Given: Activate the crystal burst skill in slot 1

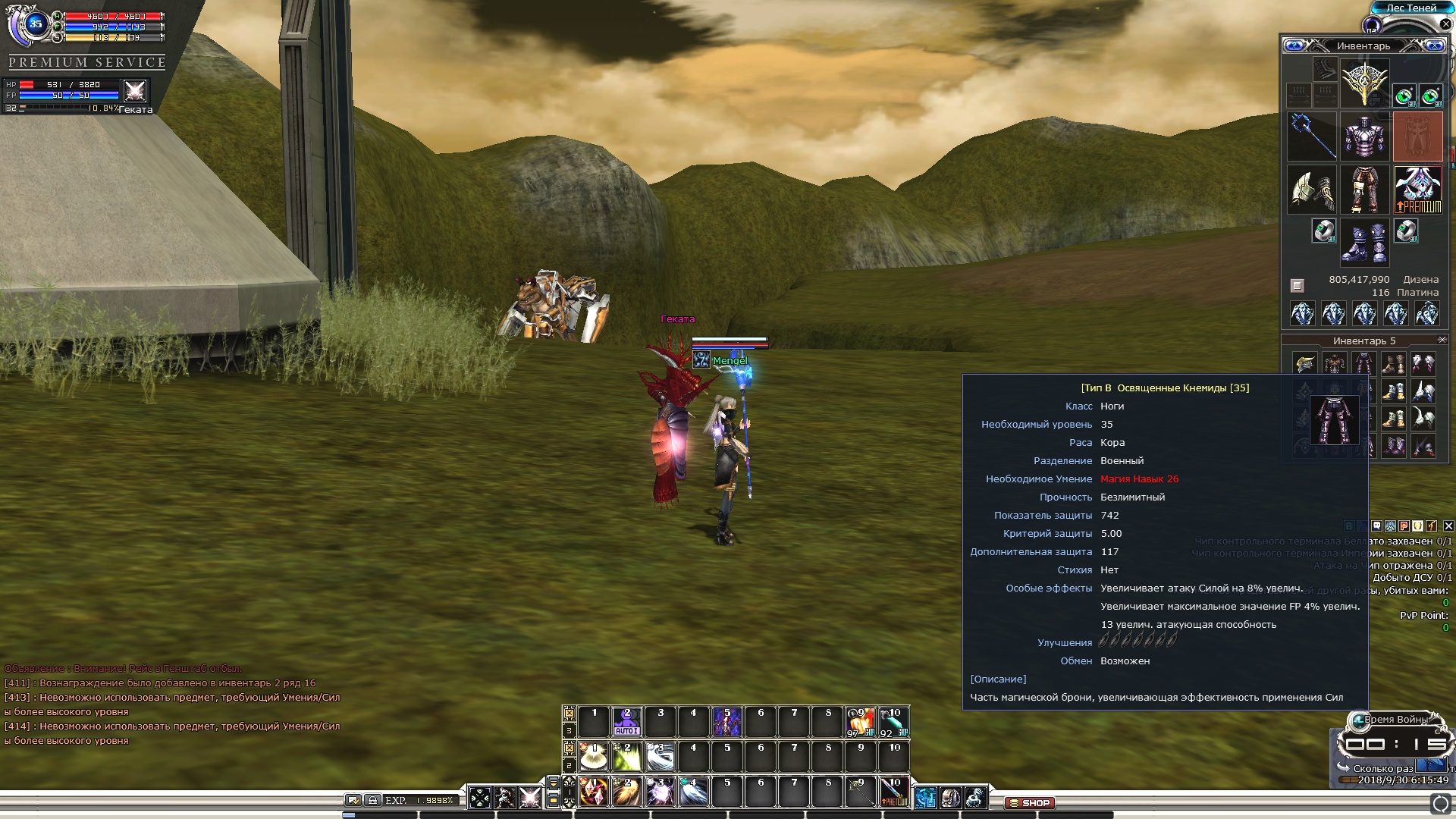Looking at the screenshot, I should coord(594,792).
